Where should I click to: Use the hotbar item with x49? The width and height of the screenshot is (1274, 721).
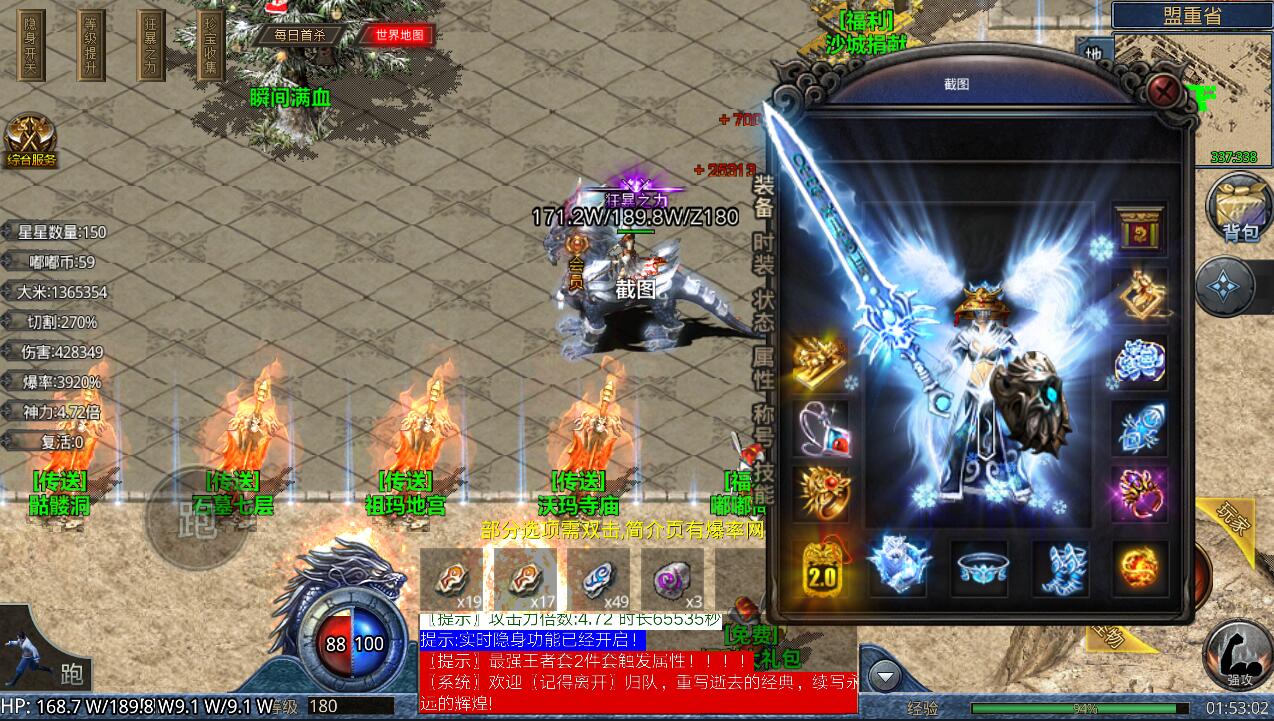(x=599, y=580)
